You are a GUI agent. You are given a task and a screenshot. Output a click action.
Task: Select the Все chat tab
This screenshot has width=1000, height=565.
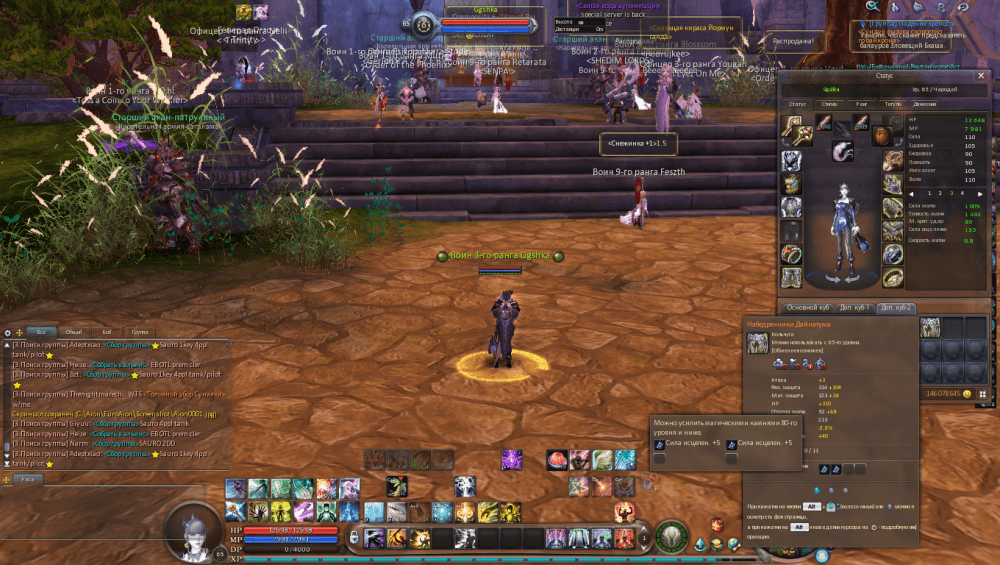click(x=40, y=331)
